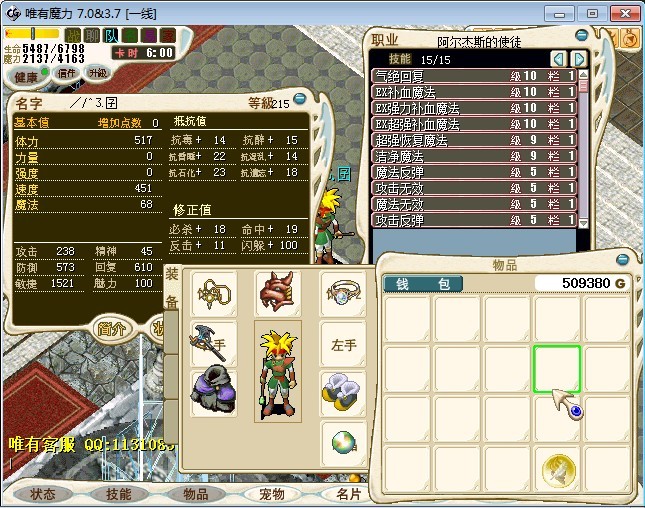Go to next skill page arrow
This screenshot has width=645, height=508.
(x=578, y=59)
